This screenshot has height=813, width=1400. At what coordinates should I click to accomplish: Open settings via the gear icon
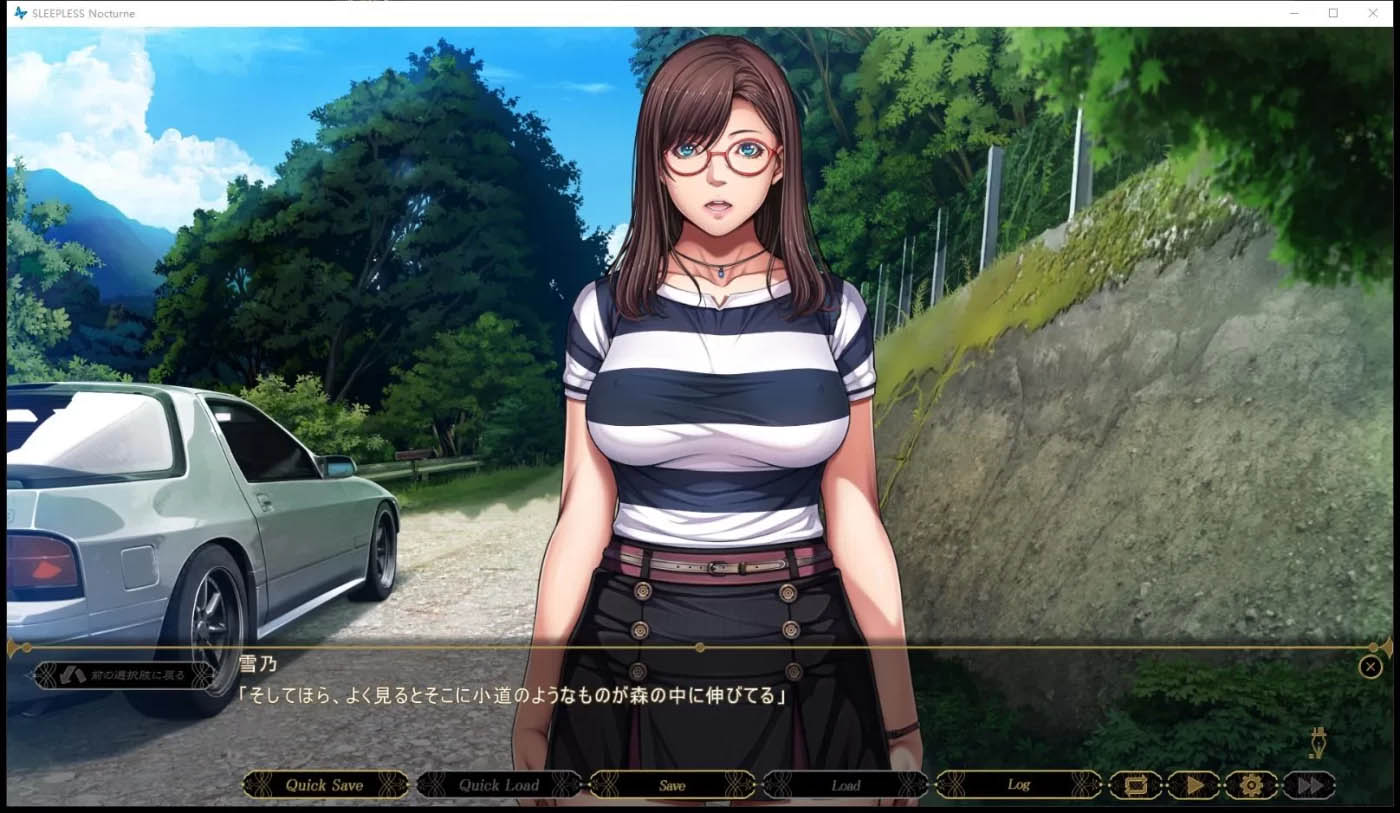[x=1251, y=785]
